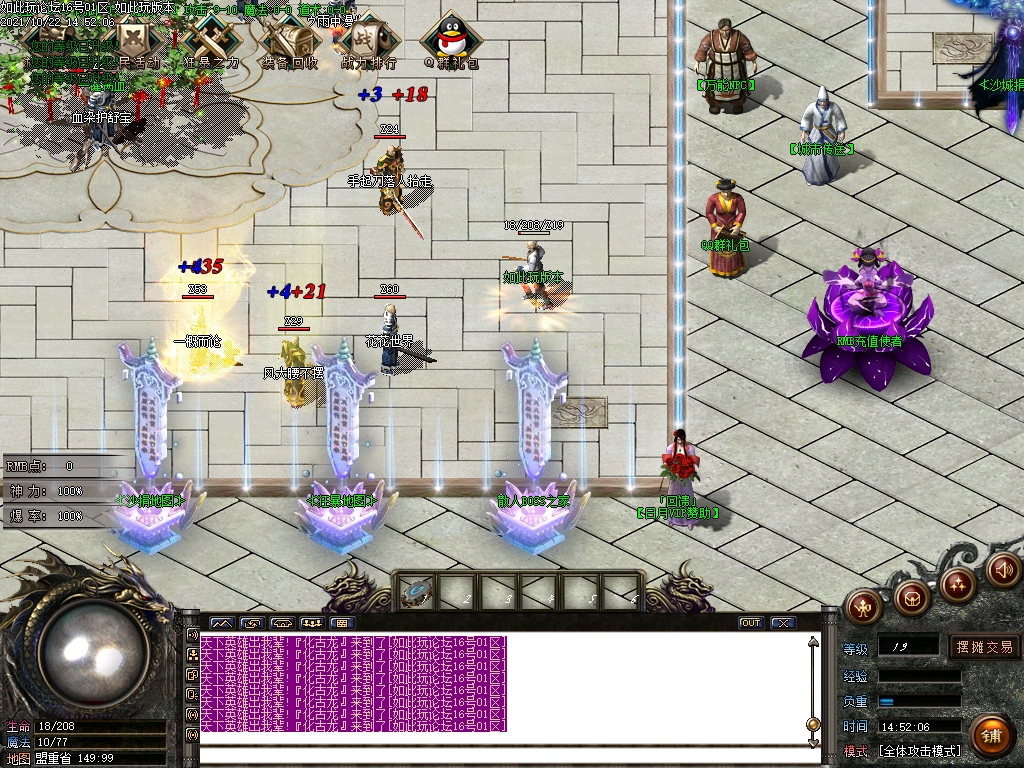The width and height of the screenshot is (1024, 768).
Task: Open the 装备回收 treasure chest icon
Action: (x=290, y=42)
